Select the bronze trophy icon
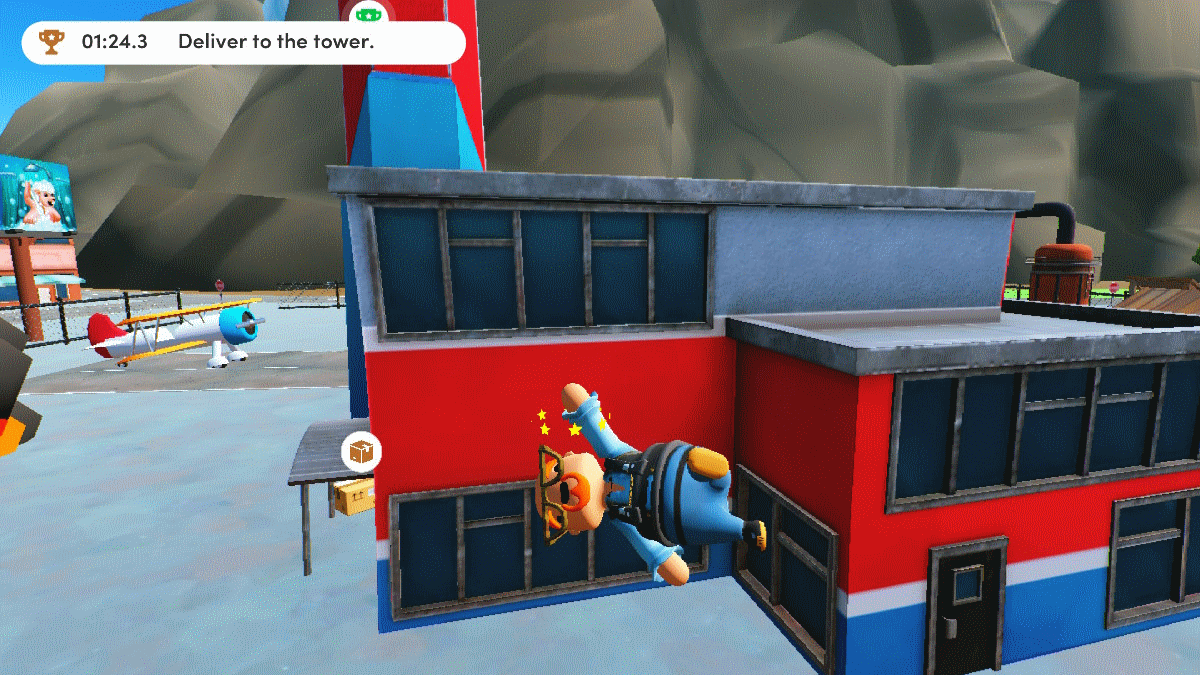The image size is (1200, 675). (50, 42)
